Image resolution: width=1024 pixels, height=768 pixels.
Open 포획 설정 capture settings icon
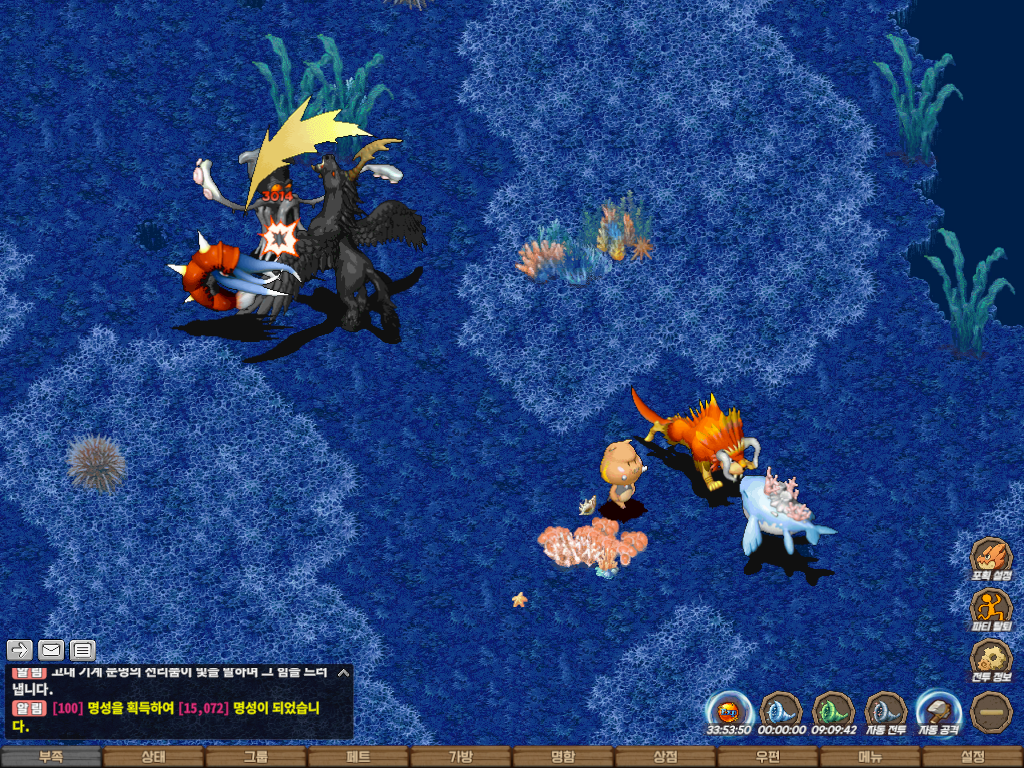click(991, 559)
